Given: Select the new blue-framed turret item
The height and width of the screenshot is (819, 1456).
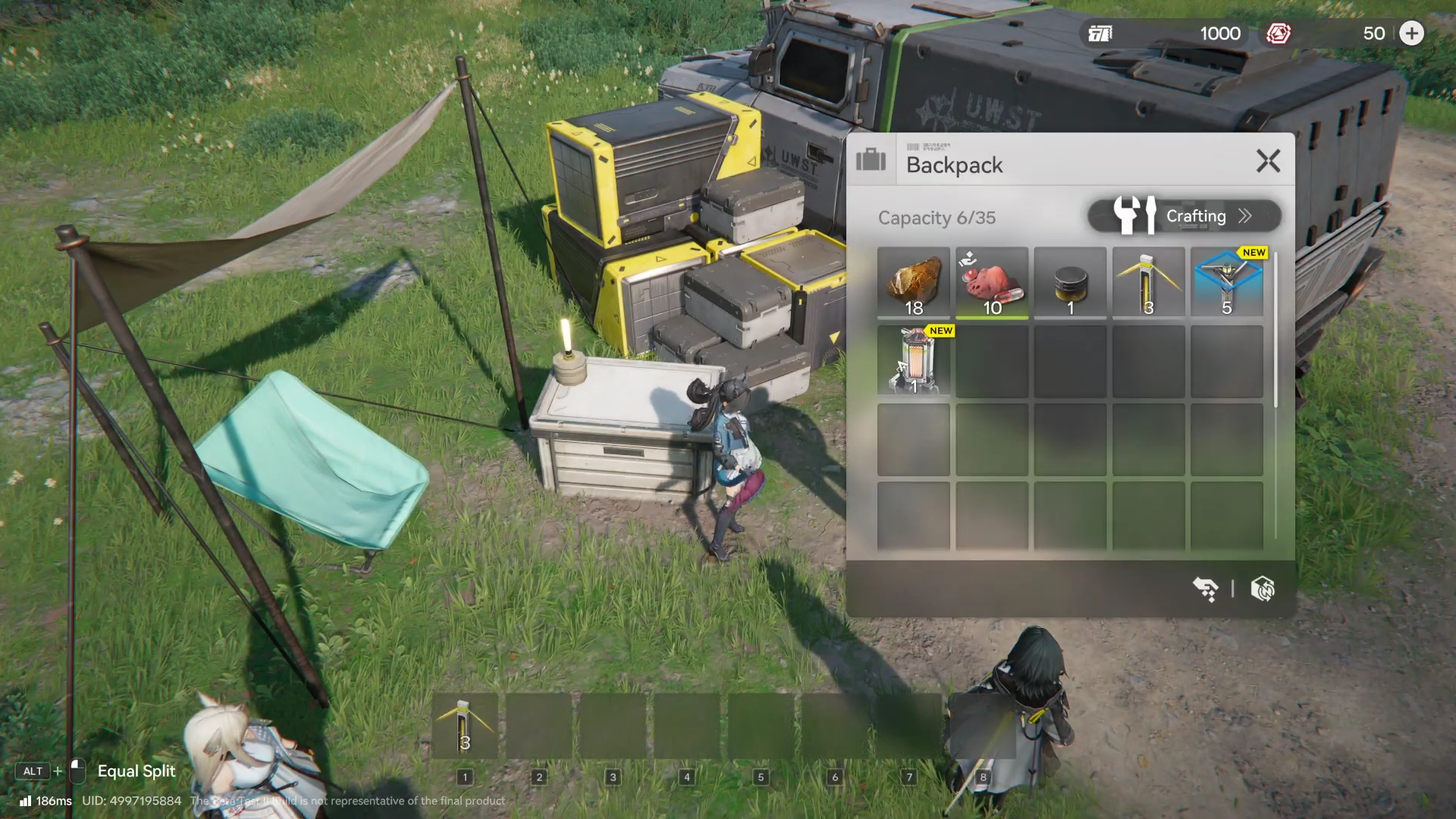Looking at the screenshot, I should coord(1227,282).
